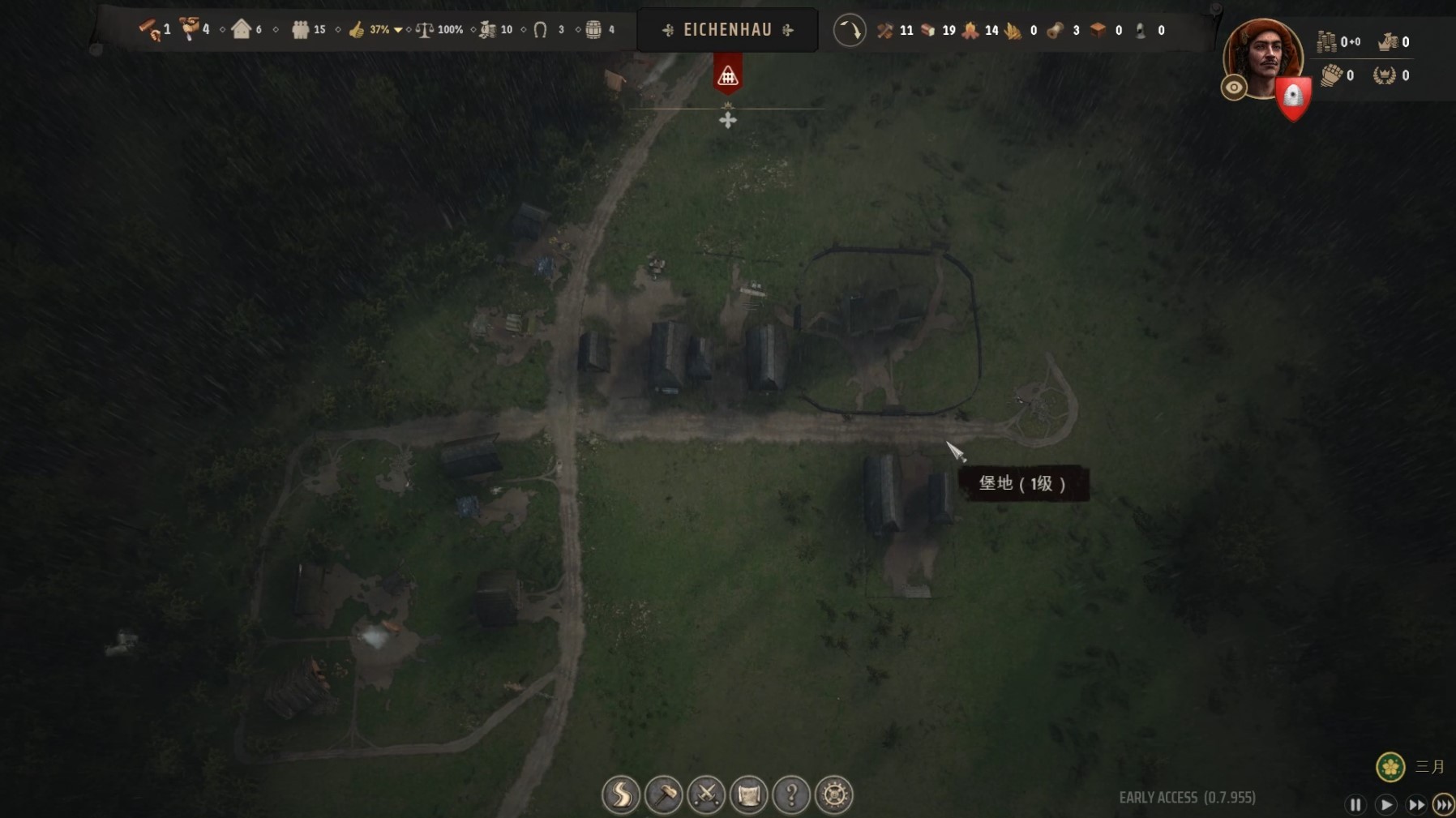
Task: Click the treasury coin stacks icon
Action: [x=1326, y=41]
